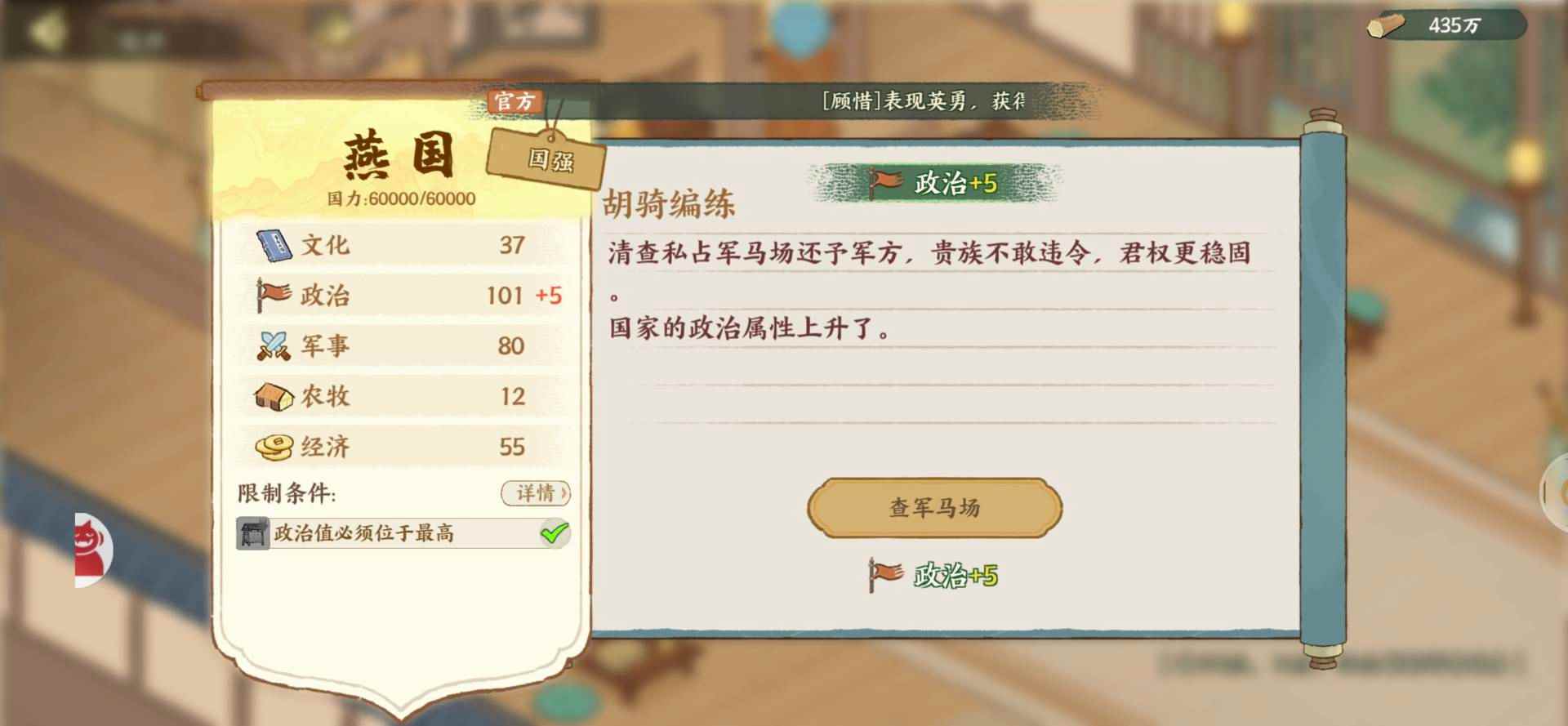Select the crossed swords 军事 icon
1568x726 pixels.
click(x=275, y=345)
